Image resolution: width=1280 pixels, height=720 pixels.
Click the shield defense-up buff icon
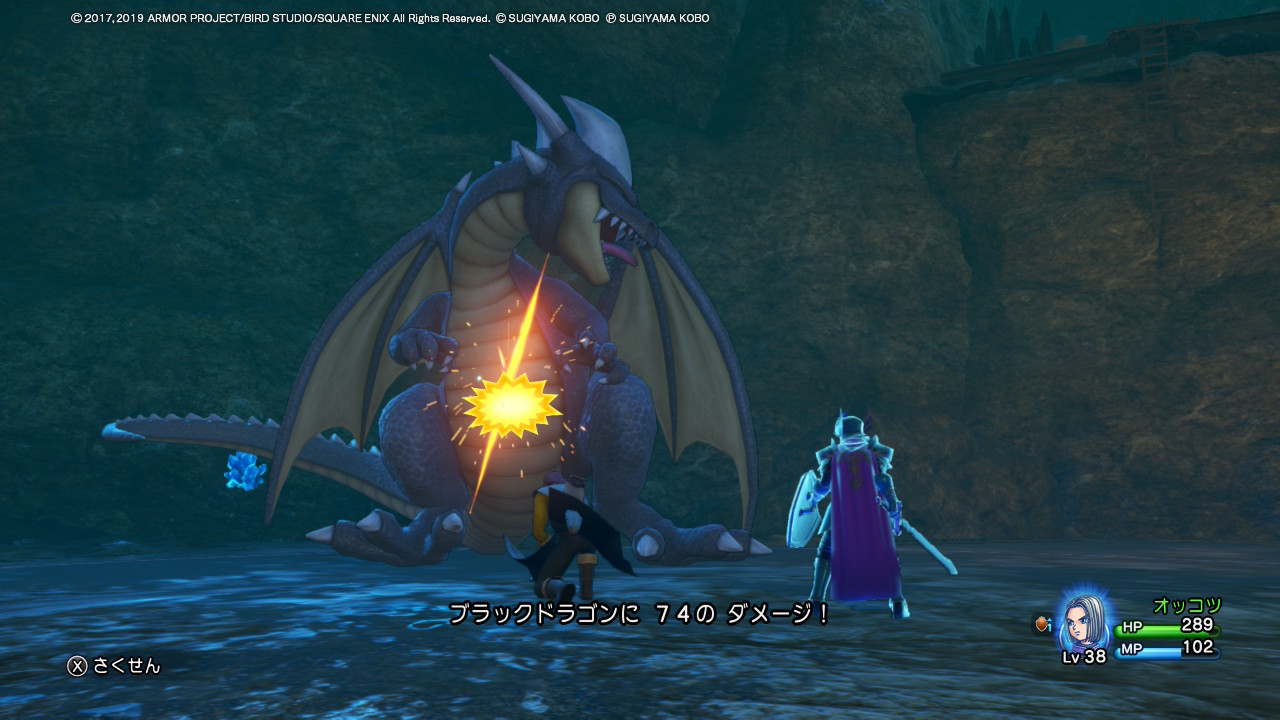pyautogui.click(x=1042, y=624)
